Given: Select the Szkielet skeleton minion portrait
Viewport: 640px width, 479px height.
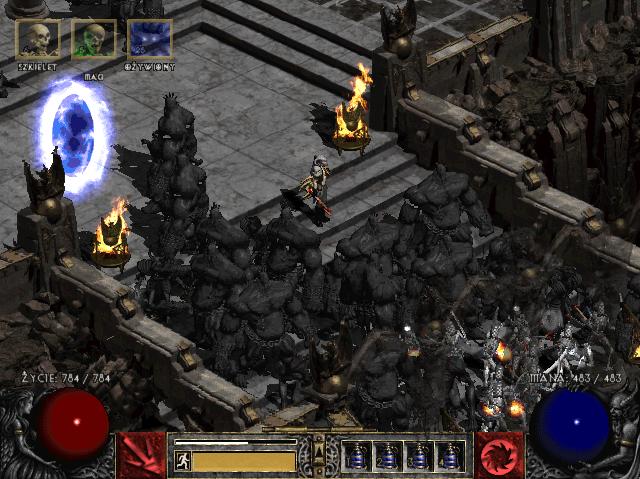Looking at the screenshot, I should (38, 39).
